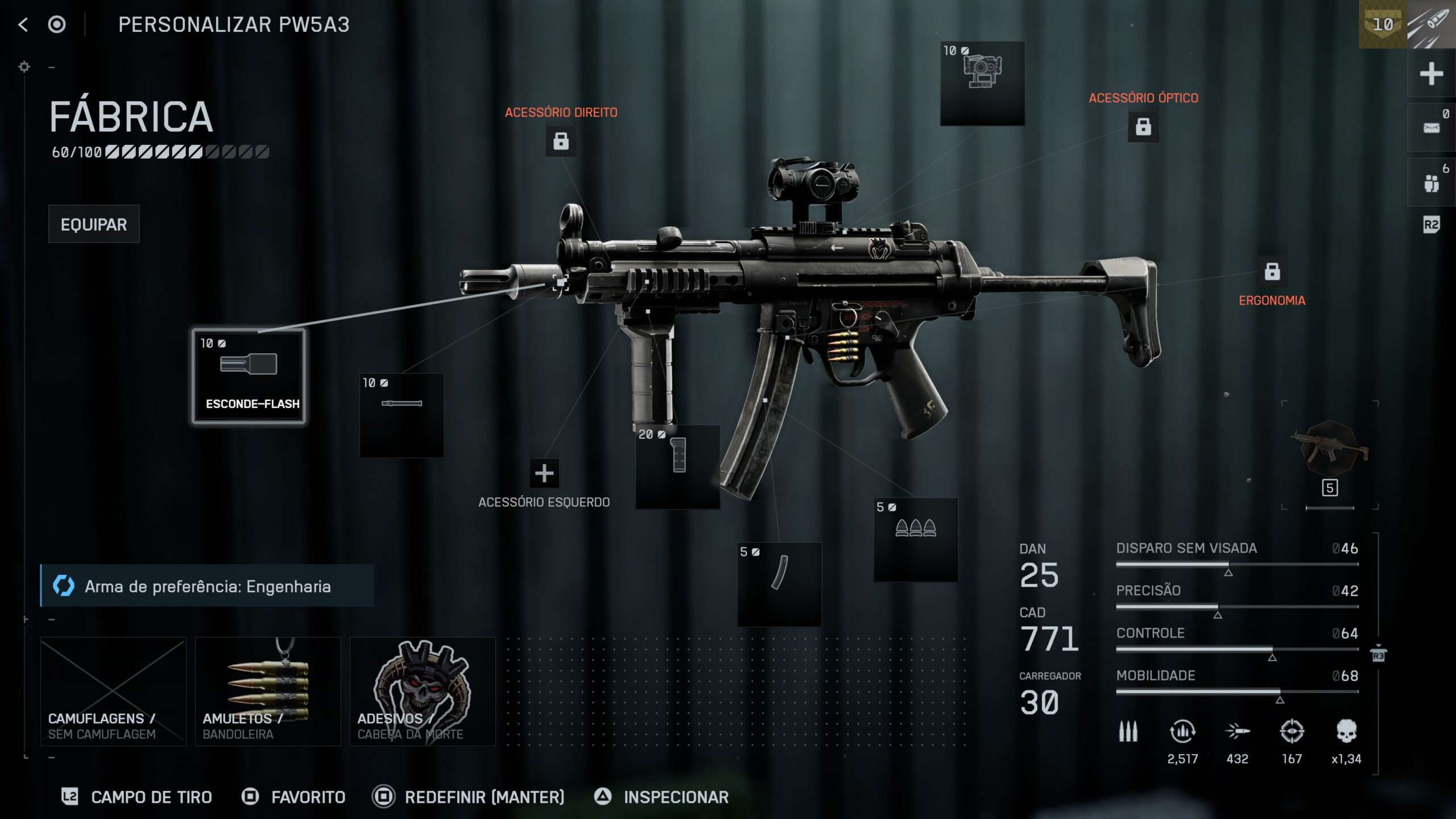Mark the weapon as Favorito
Viewport: 1456px width, 819px height.
coord(294,797)
